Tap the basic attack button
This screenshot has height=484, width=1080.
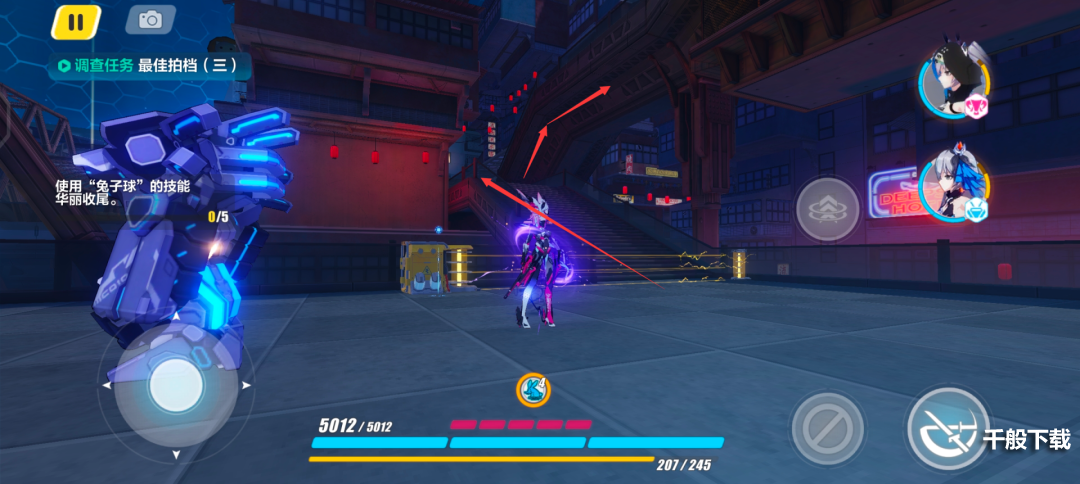(x=946, y=429)
